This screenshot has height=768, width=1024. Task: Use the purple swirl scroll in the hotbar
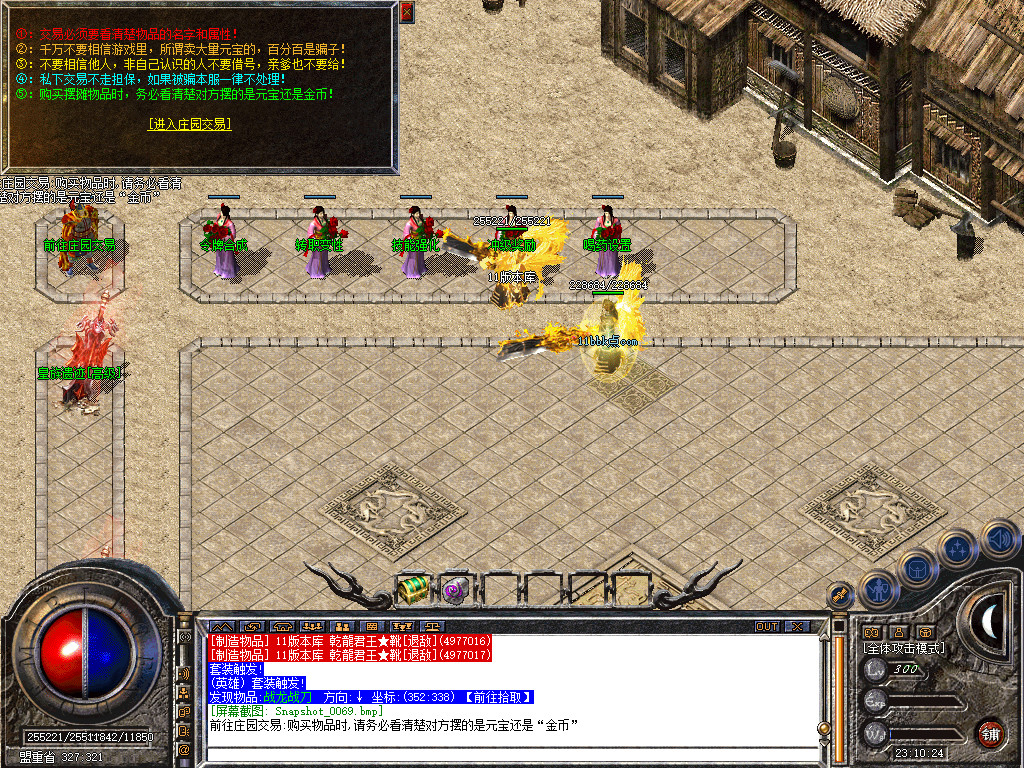pyautogui.click(x=456, y=590)
